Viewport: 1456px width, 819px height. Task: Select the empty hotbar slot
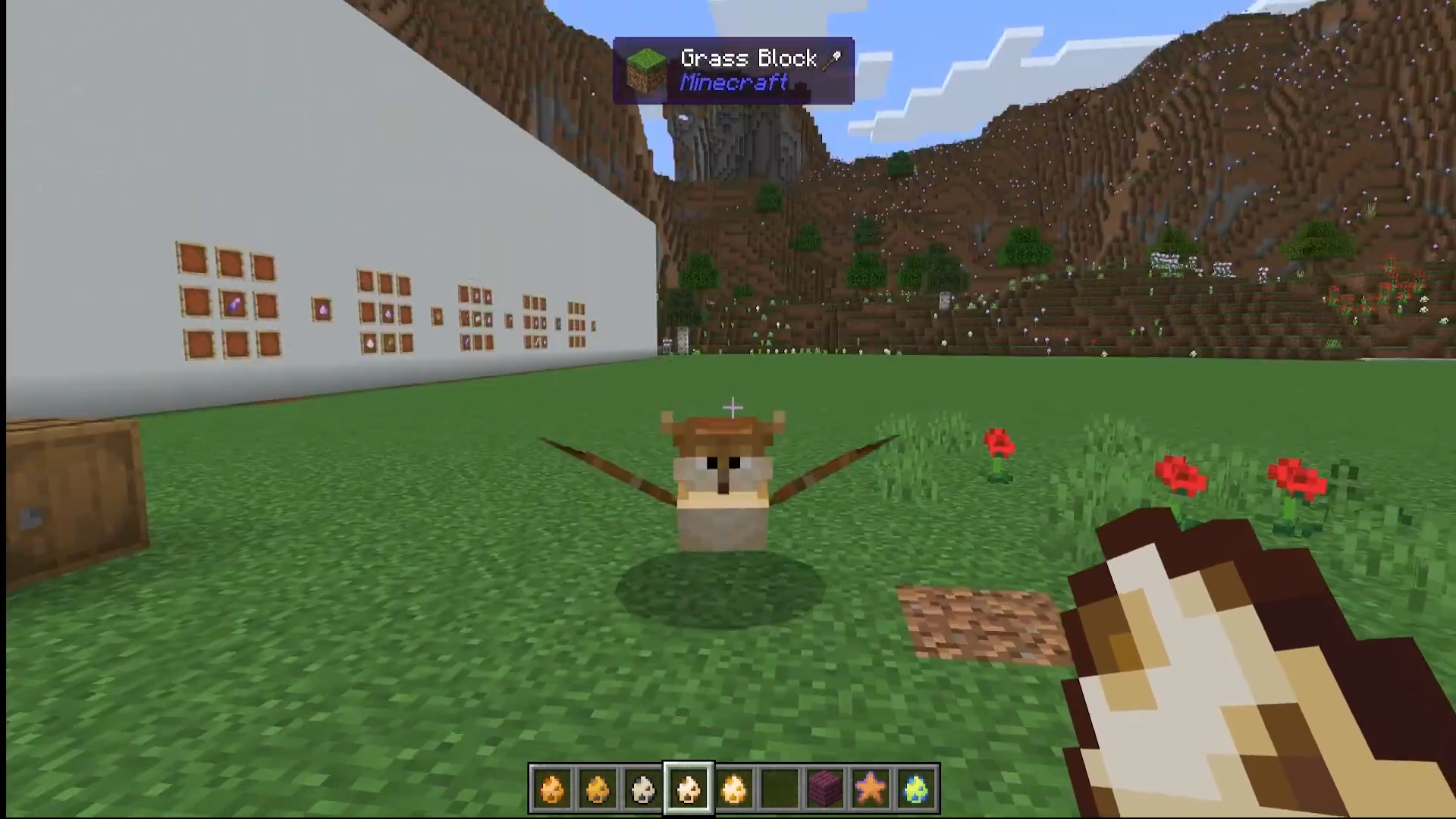(780, 789)
